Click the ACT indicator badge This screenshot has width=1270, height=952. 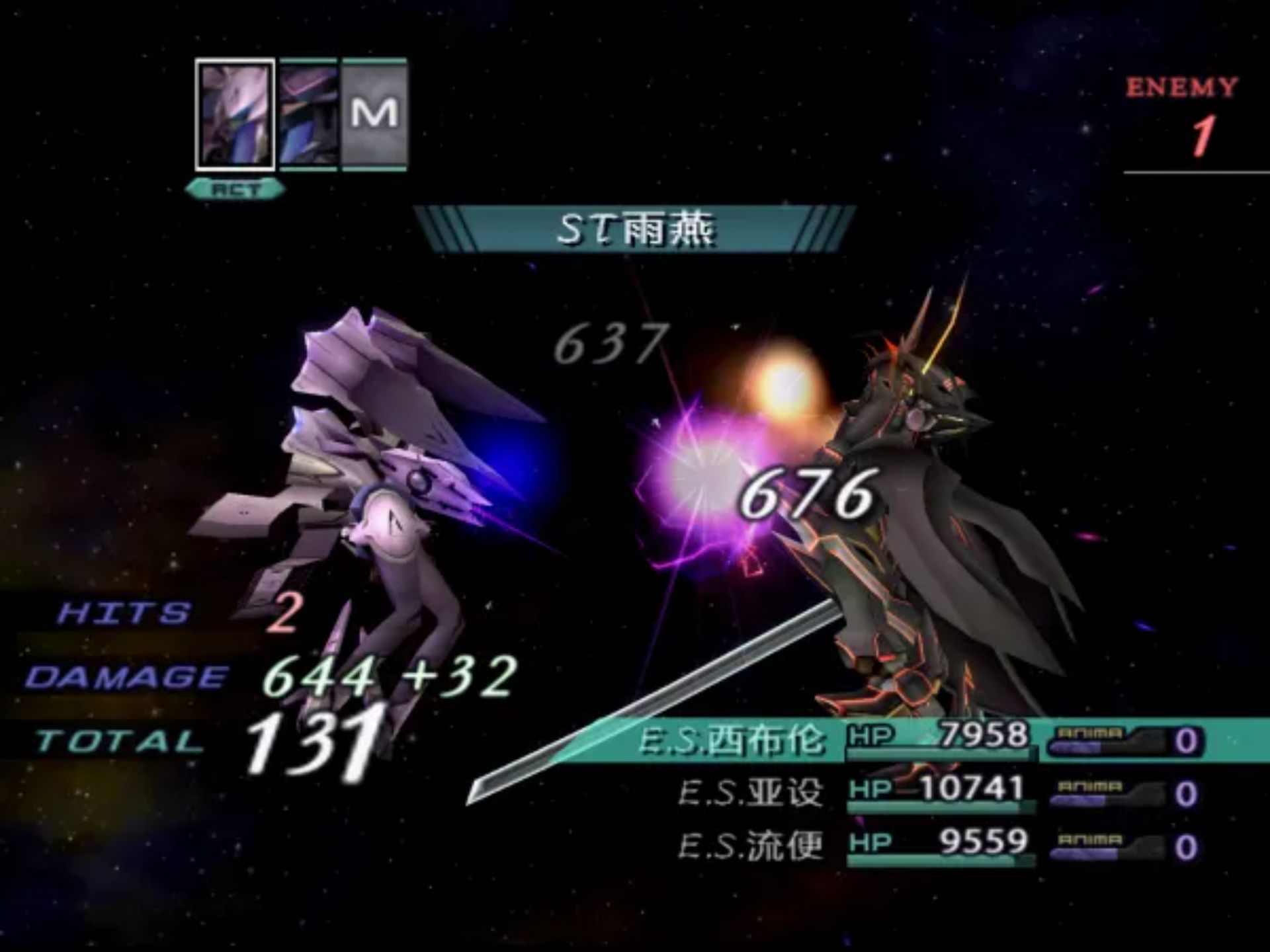pyautogui.click(x=235, y=188)
